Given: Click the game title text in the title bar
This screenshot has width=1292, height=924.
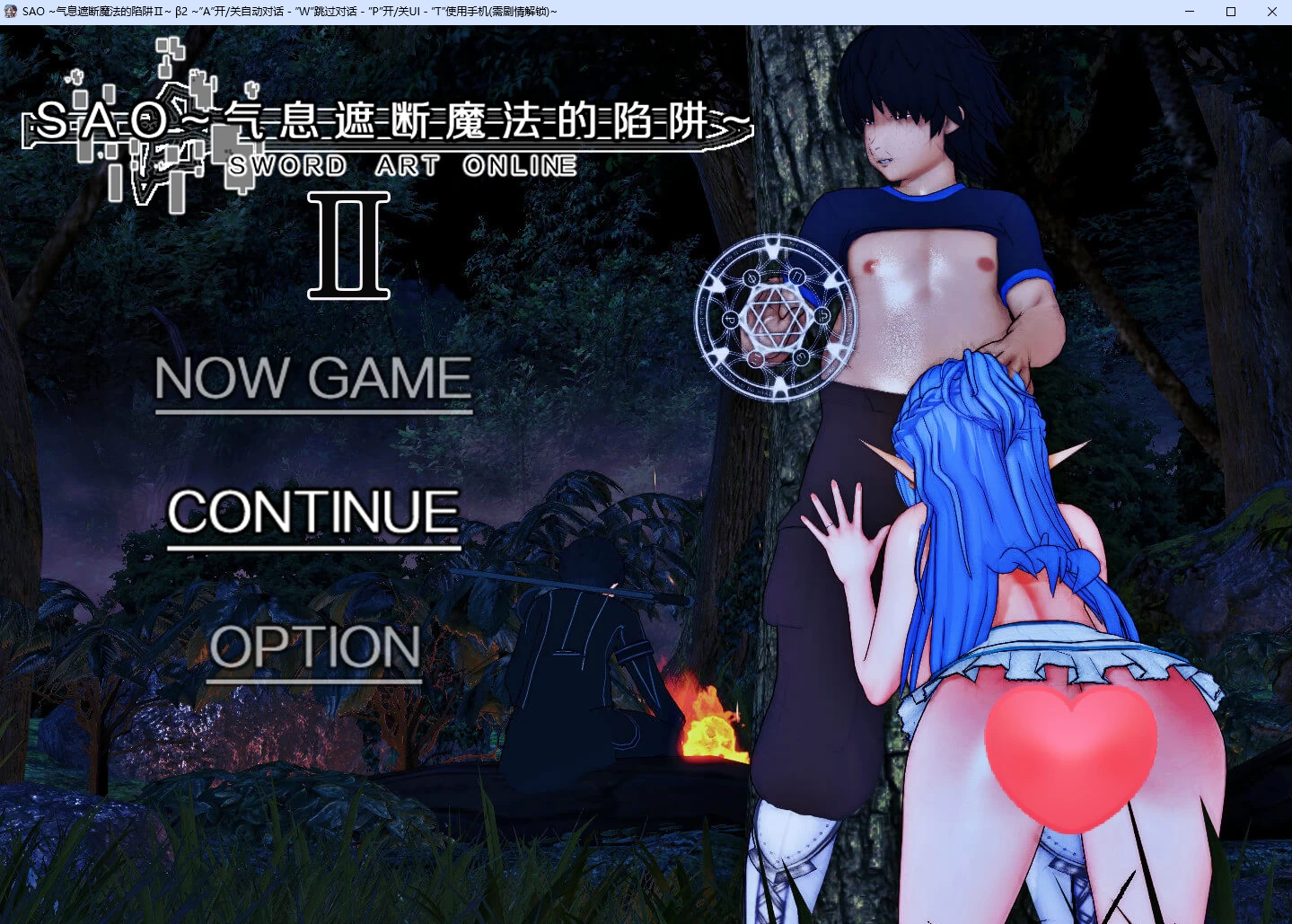Looking at the screenshot, I should click(180, 11).
